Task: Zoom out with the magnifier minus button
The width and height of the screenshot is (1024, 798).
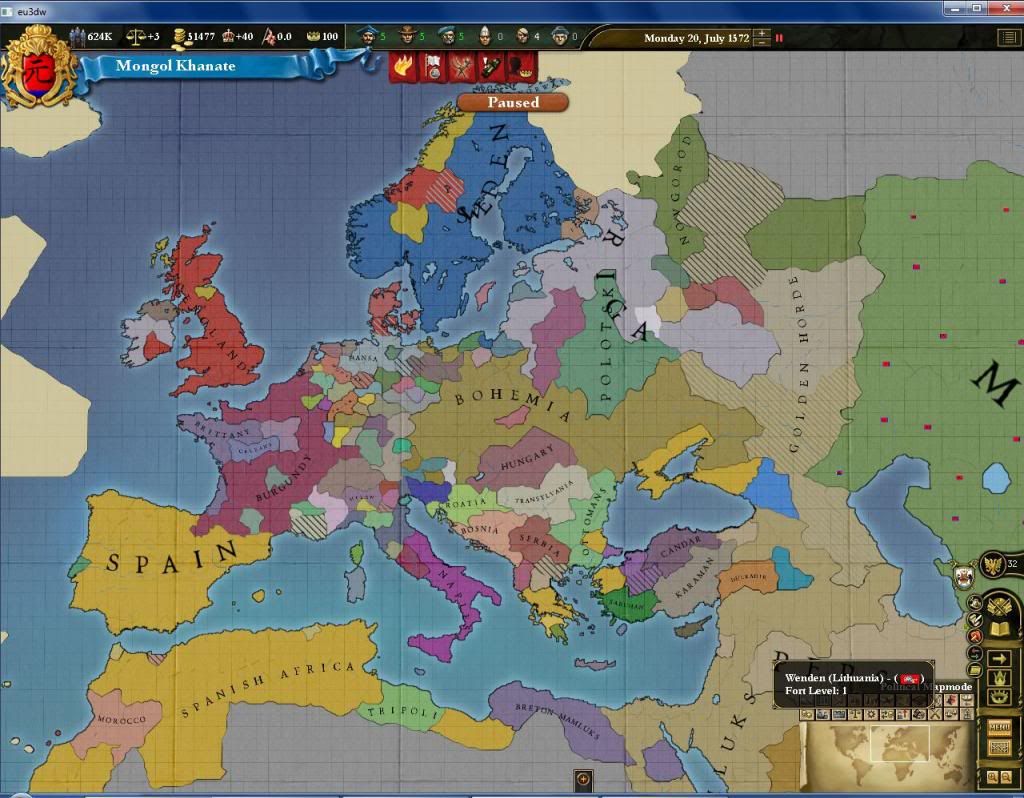Action: click(1006, 777)
